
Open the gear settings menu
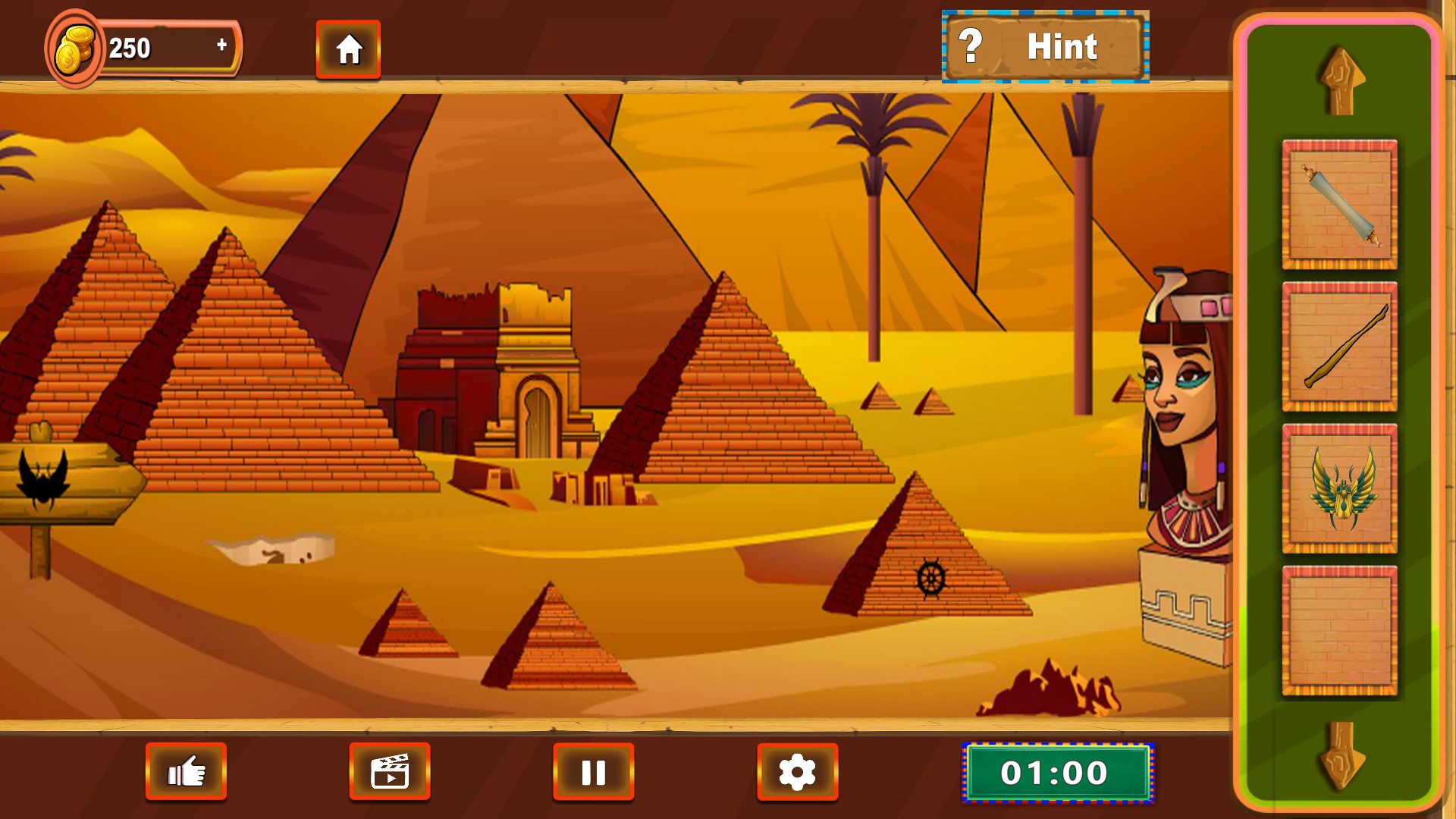coord(797,772)
